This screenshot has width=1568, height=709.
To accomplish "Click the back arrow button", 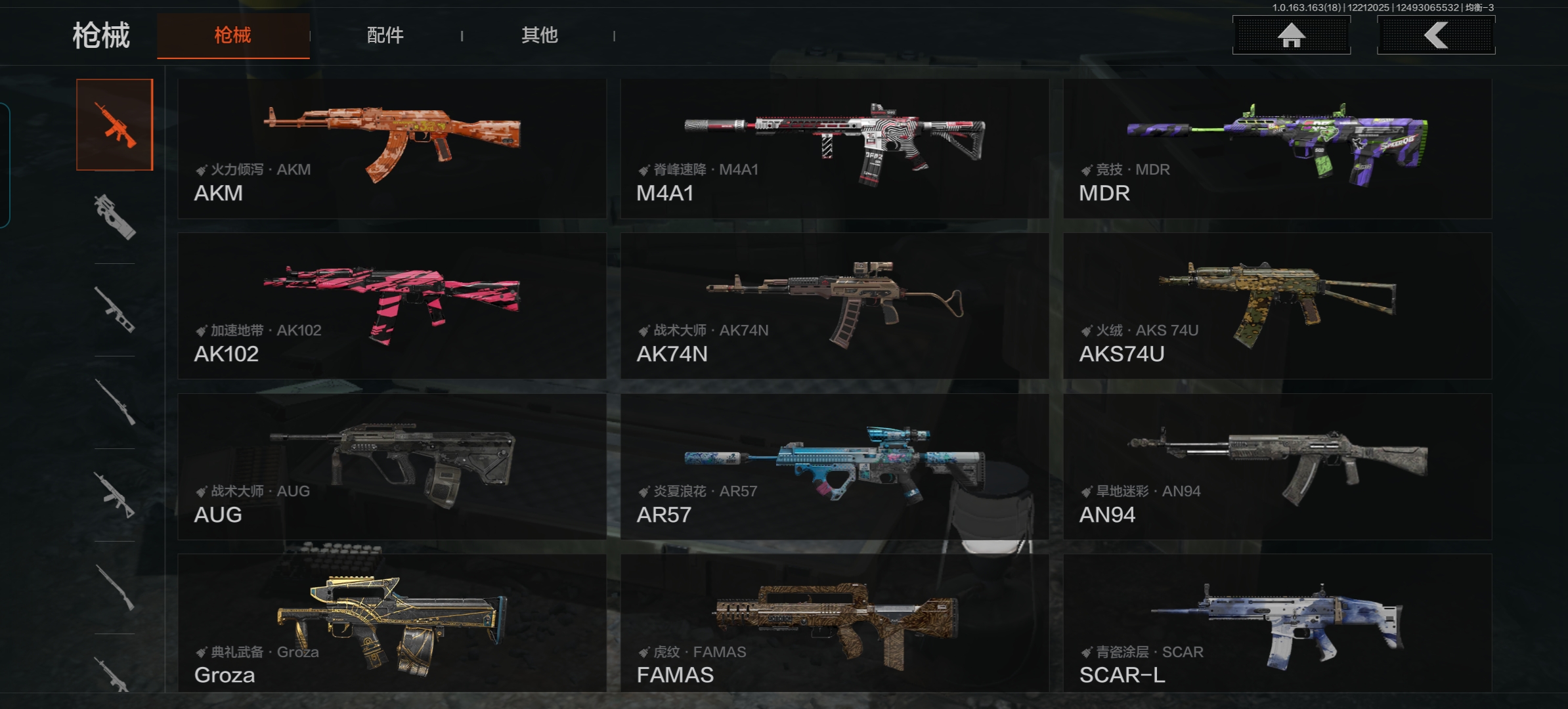I will pyautogui.click(x=1435, y=35).
